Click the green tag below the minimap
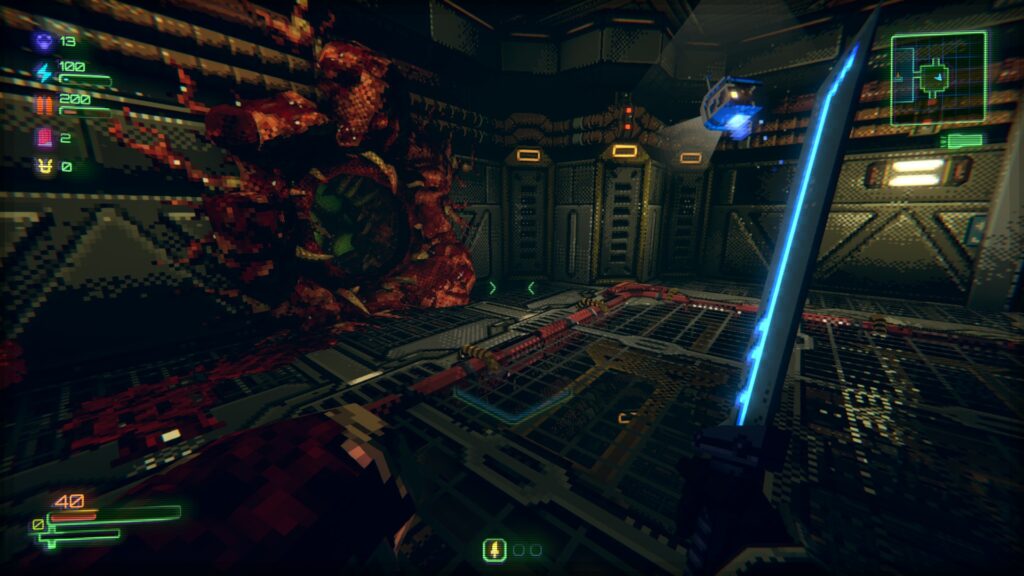 click(x=964, y=141)
